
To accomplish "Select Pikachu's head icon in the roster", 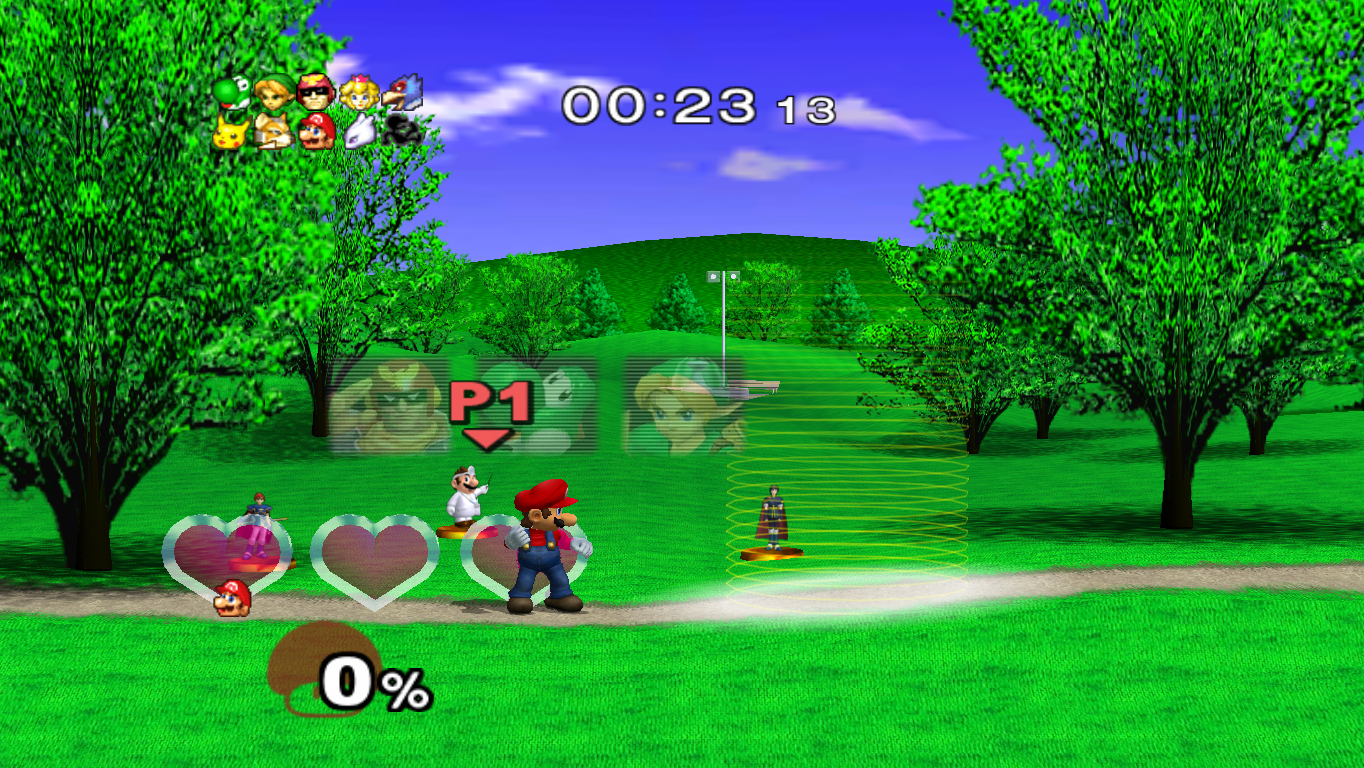I will [x=230, y=132].
